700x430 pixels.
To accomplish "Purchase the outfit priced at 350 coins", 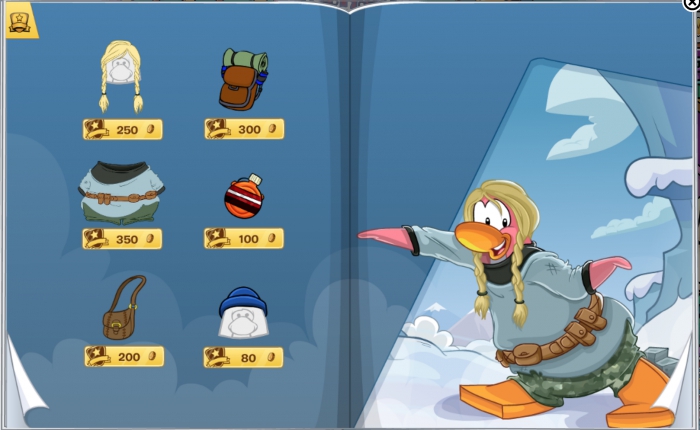I will 122,239.
